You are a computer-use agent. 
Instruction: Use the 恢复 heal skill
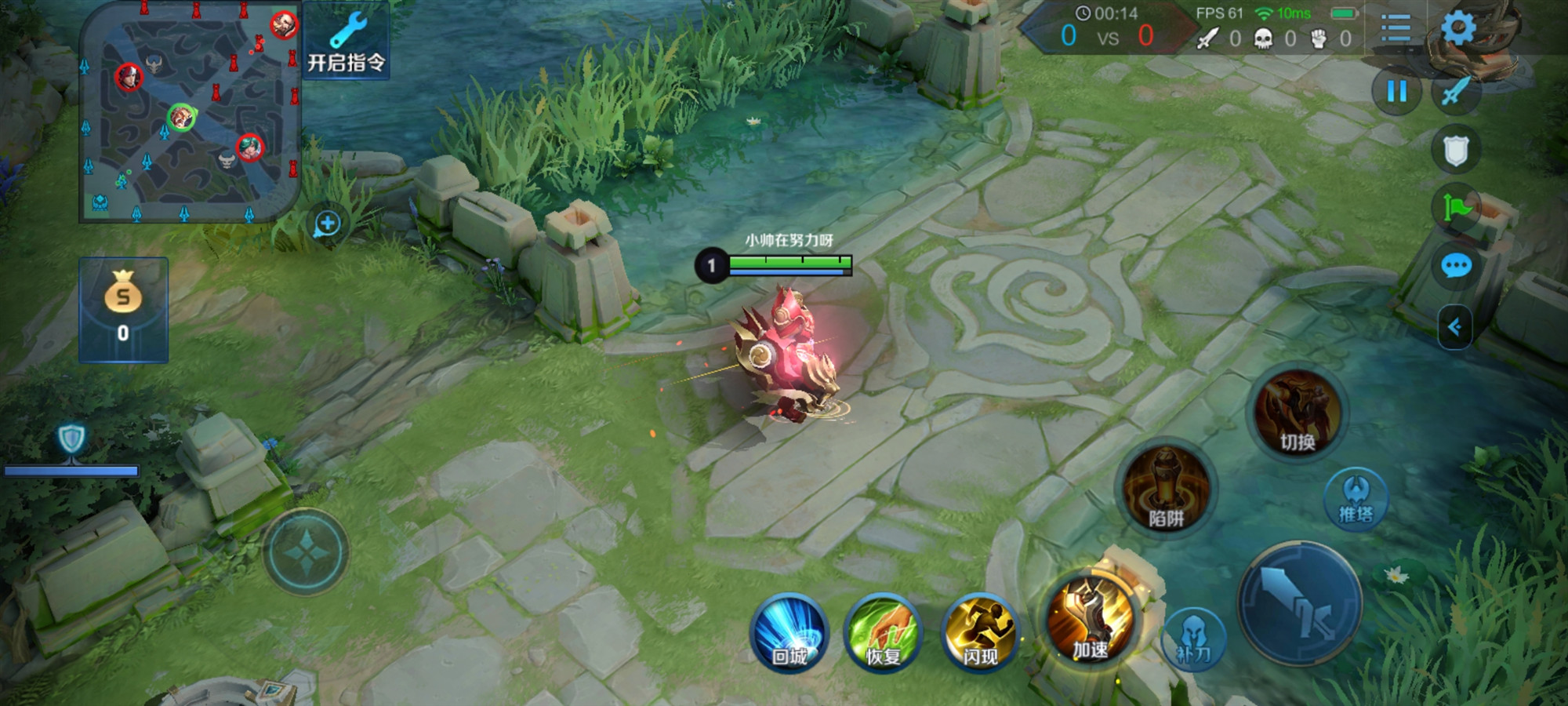tap(884, 633)
